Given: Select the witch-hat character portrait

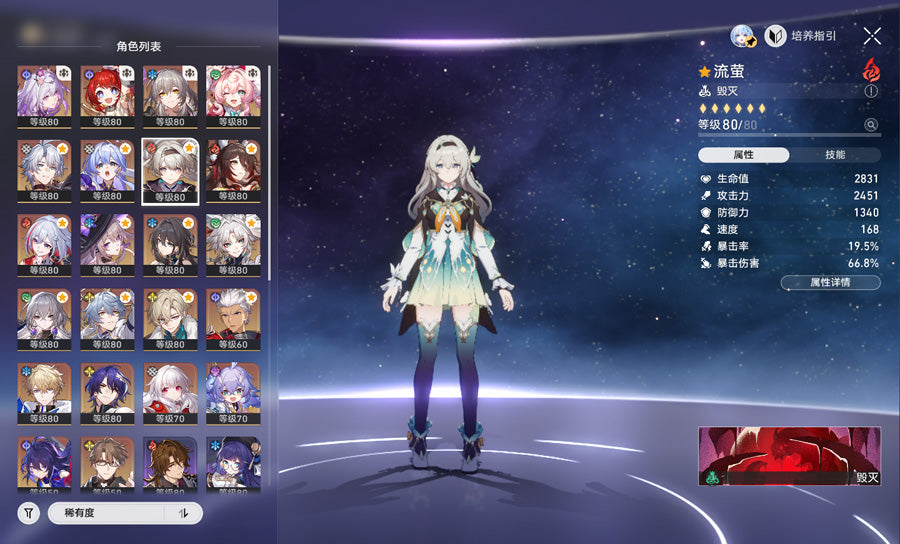Looking at the screenshot, I should pos(106,242).
